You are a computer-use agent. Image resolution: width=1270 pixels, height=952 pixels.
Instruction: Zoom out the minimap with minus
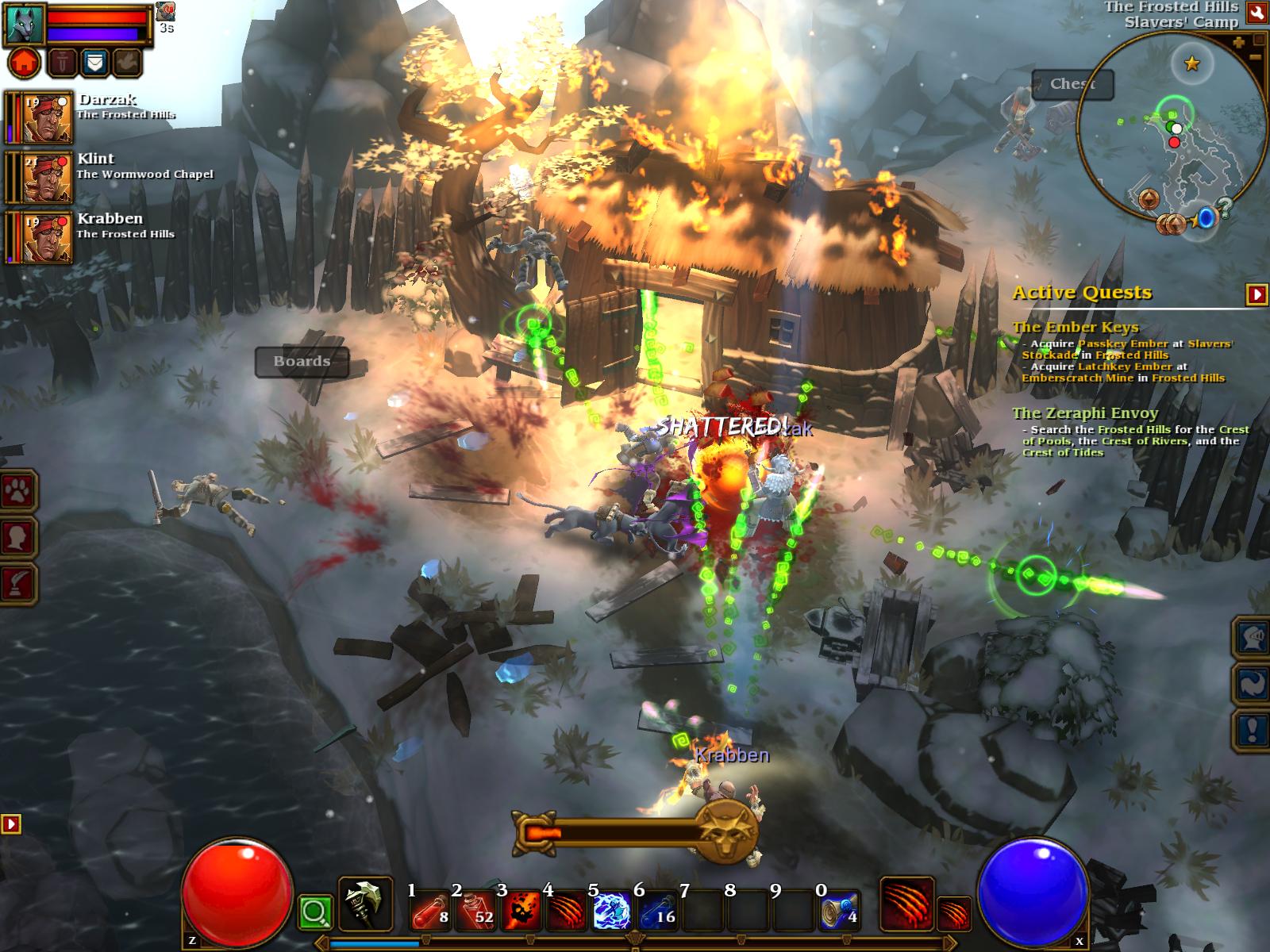click(1256, 57)
